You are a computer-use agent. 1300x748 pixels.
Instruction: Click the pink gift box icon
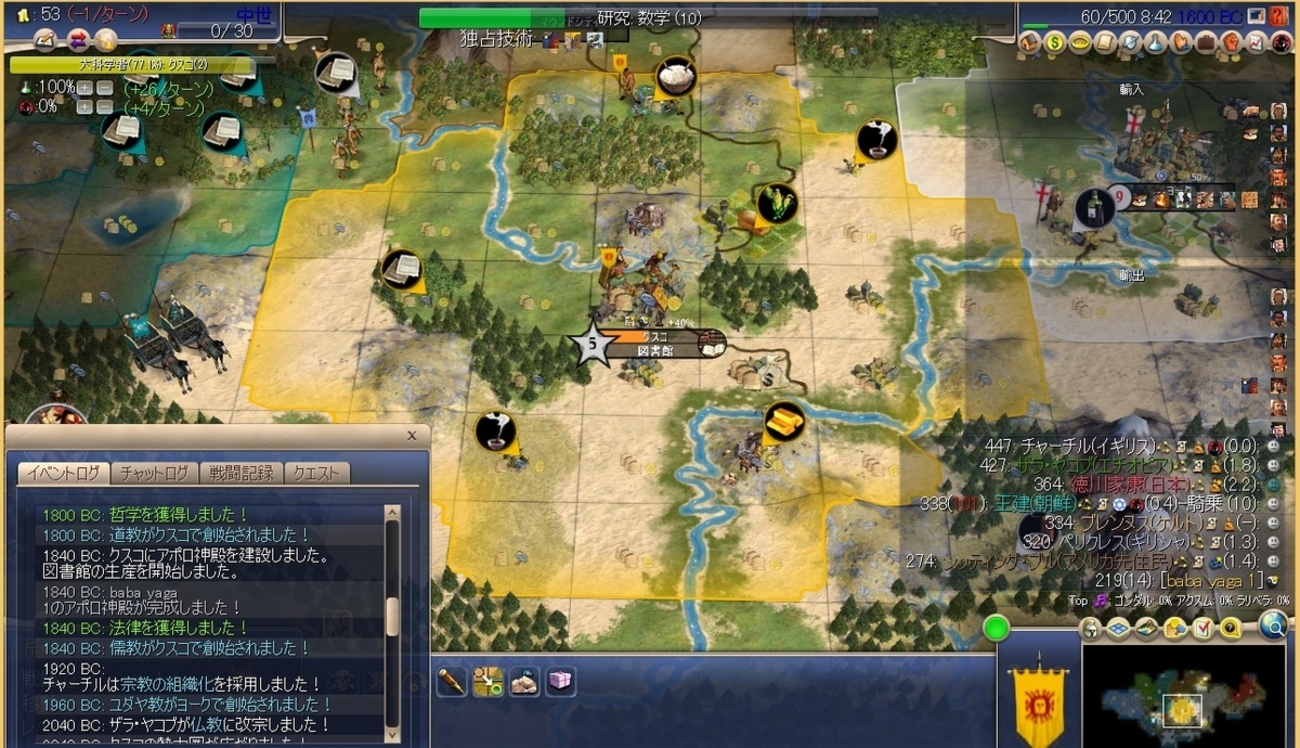click(560, 682)
